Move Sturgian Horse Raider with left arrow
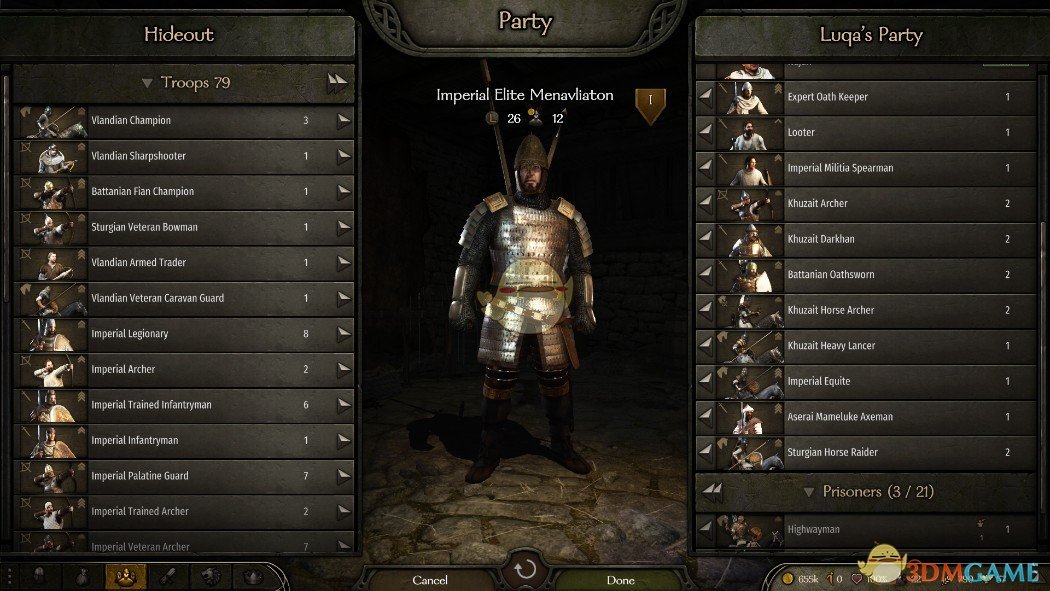This screenshot has height=591, width=1050. (706, 453)
